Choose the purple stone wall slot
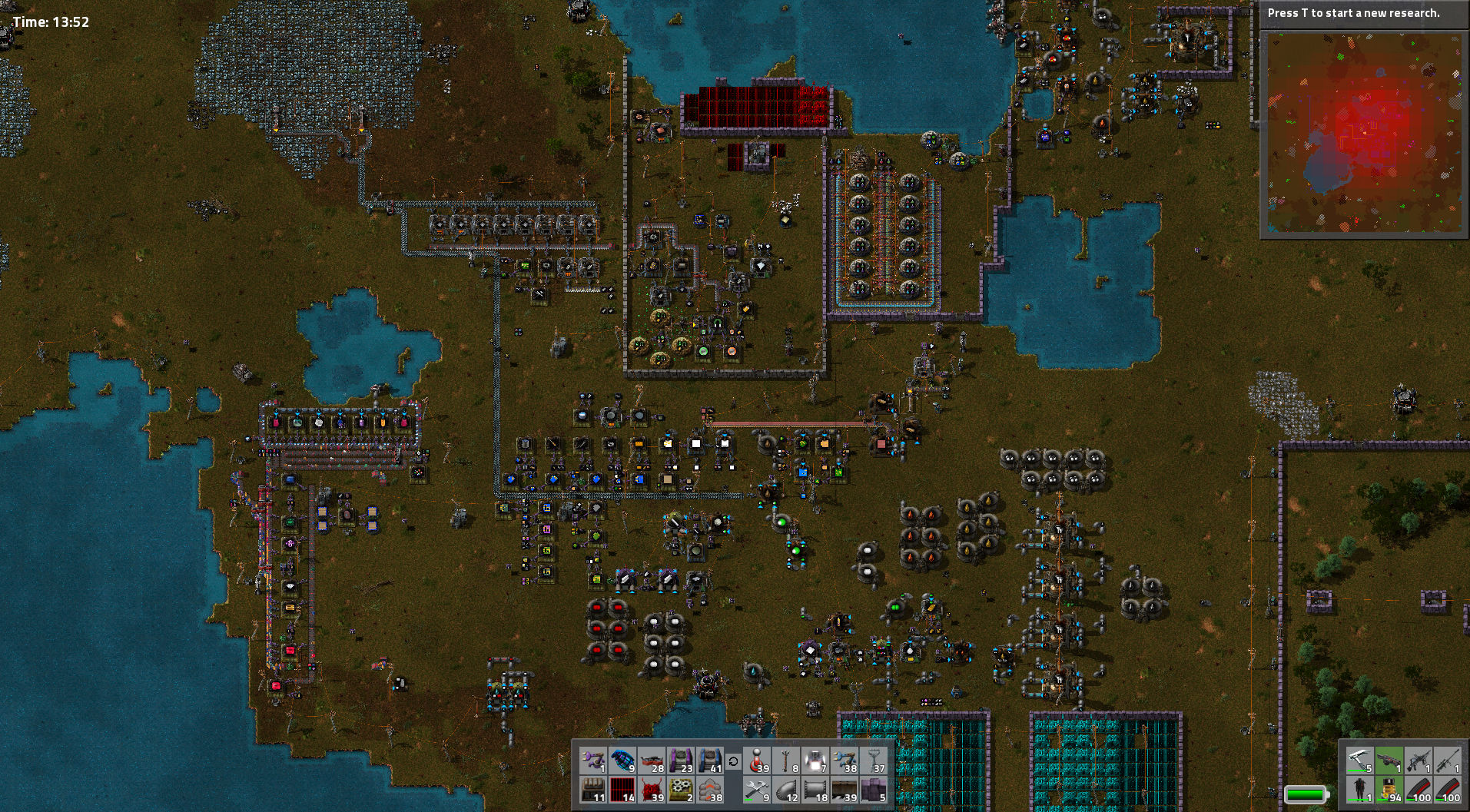The height and width of the screenshot is (812, 1470). [874, 790]
